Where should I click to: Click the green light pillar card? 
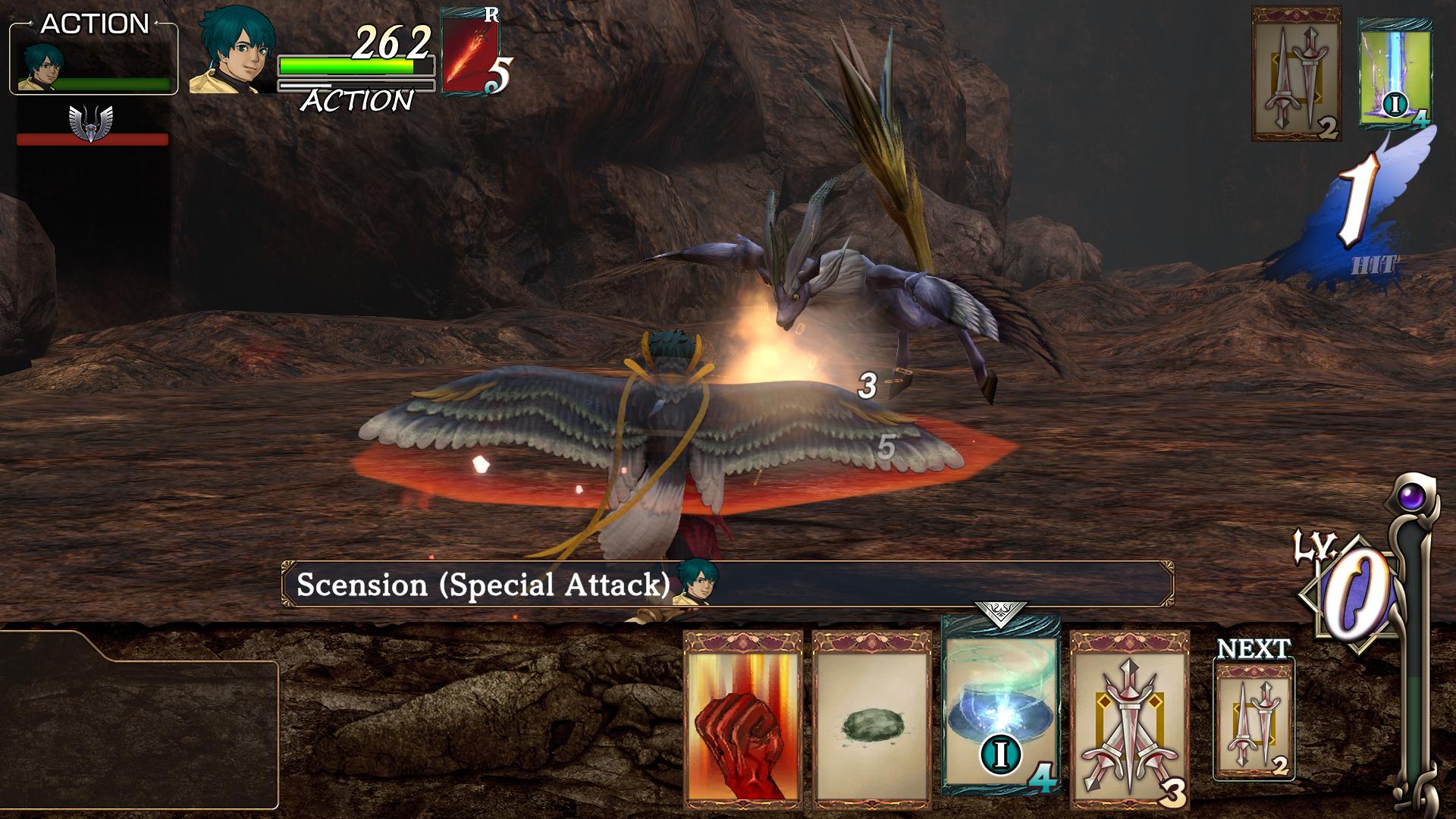(x=1395, y=74)
